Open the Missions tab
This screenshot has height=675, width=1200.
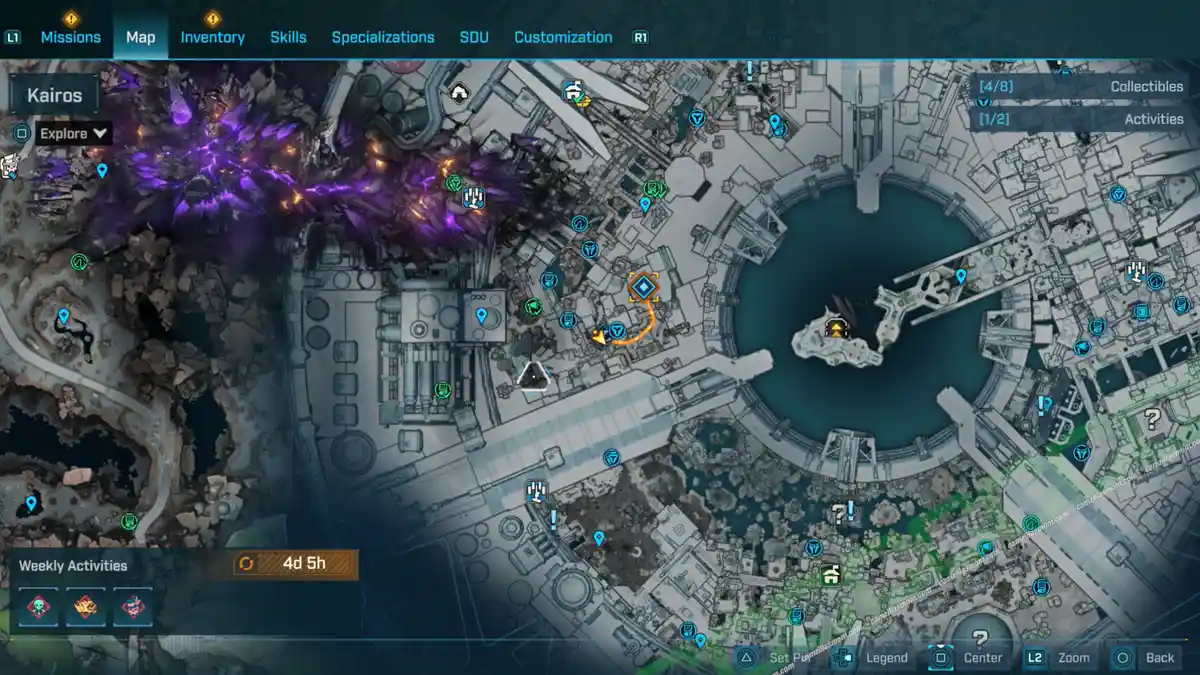click(70, 37)
